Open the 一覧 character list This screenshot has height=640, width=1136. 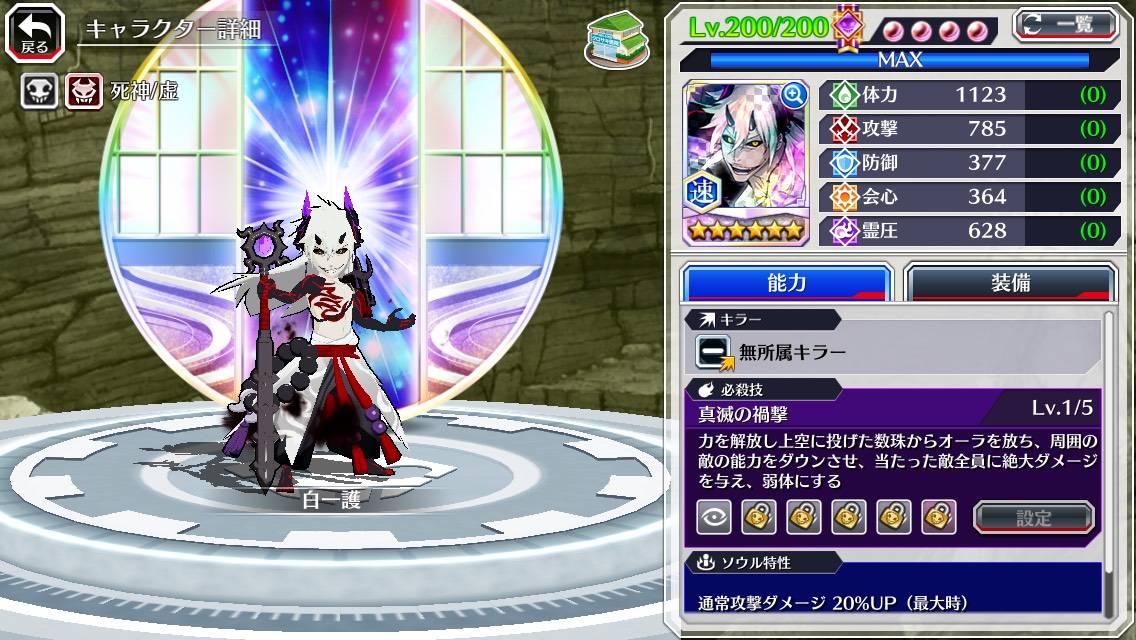[1066, 24]
